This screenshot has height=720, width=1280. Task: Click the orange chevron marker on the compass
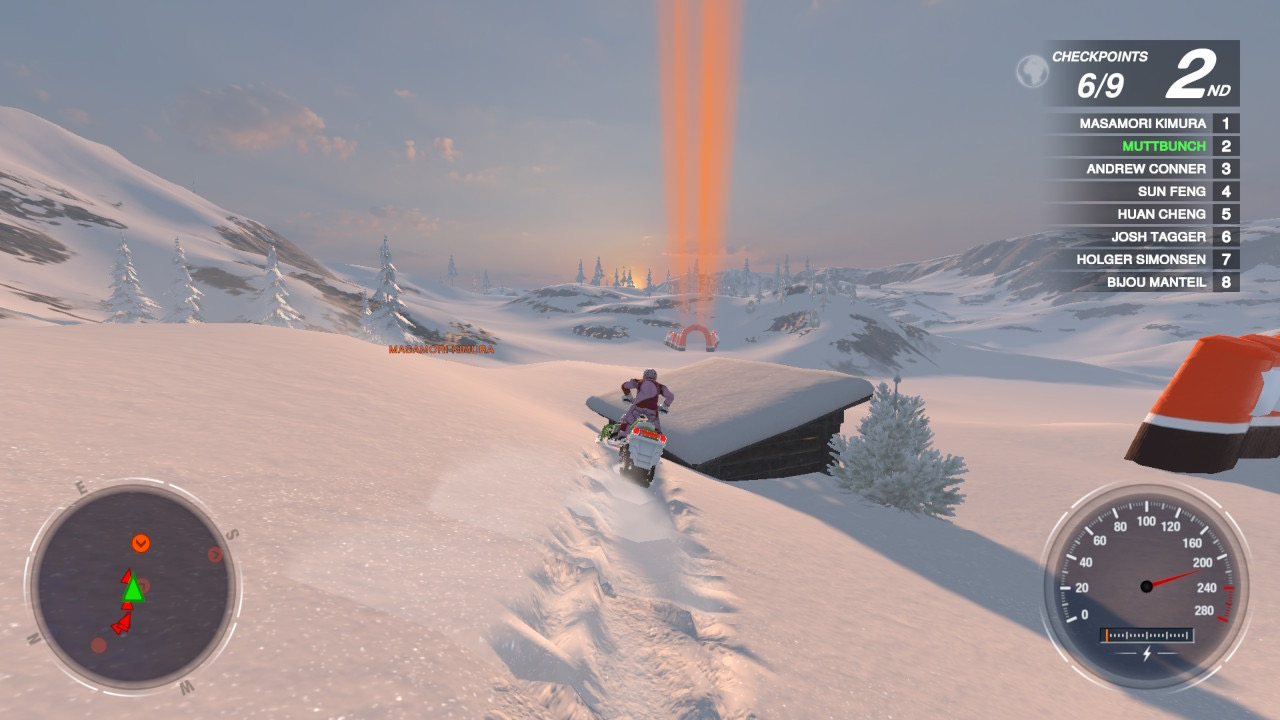click(142, 545)
